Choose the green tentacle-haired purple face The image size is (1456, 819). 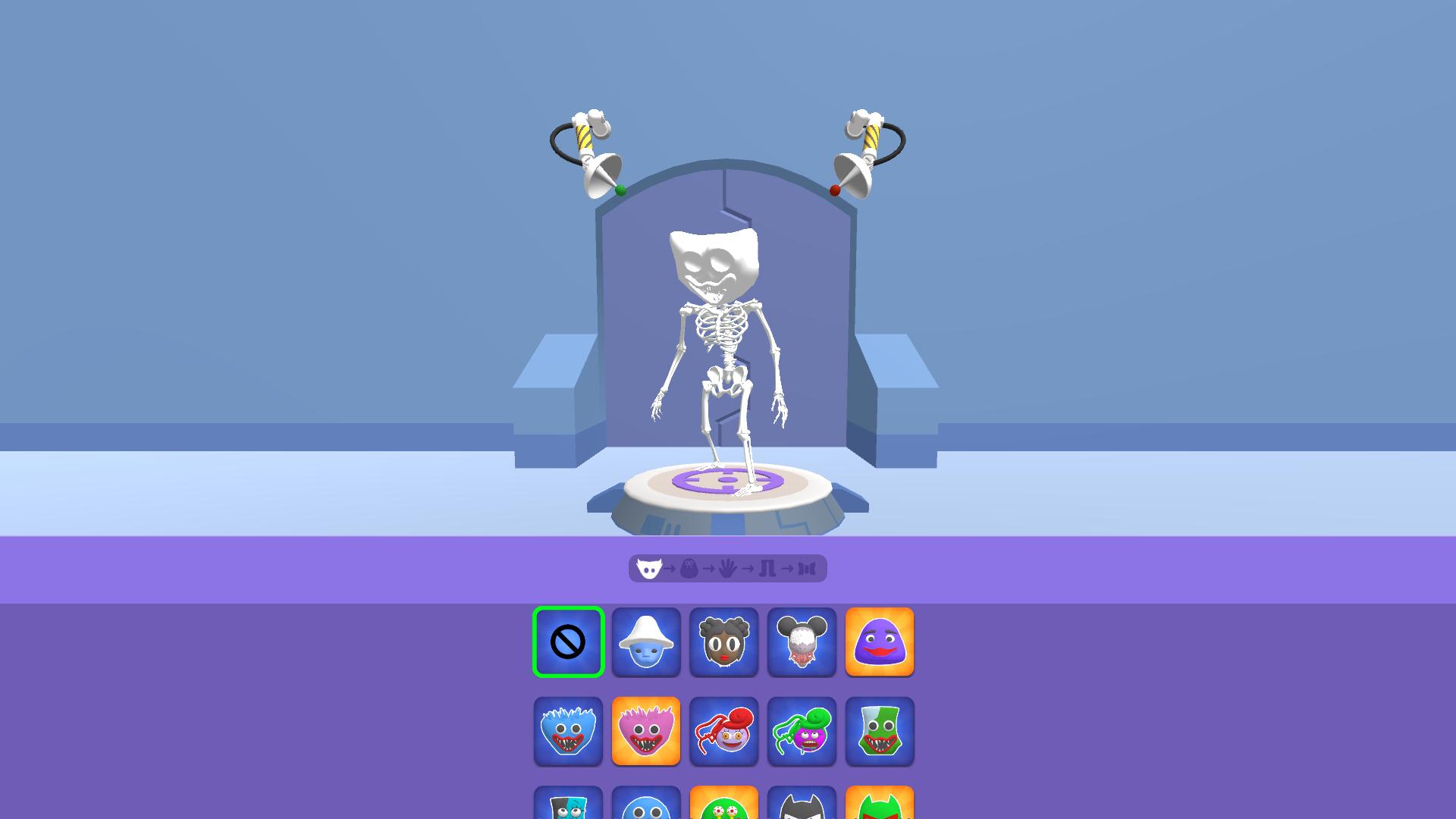tap(802, 733)
